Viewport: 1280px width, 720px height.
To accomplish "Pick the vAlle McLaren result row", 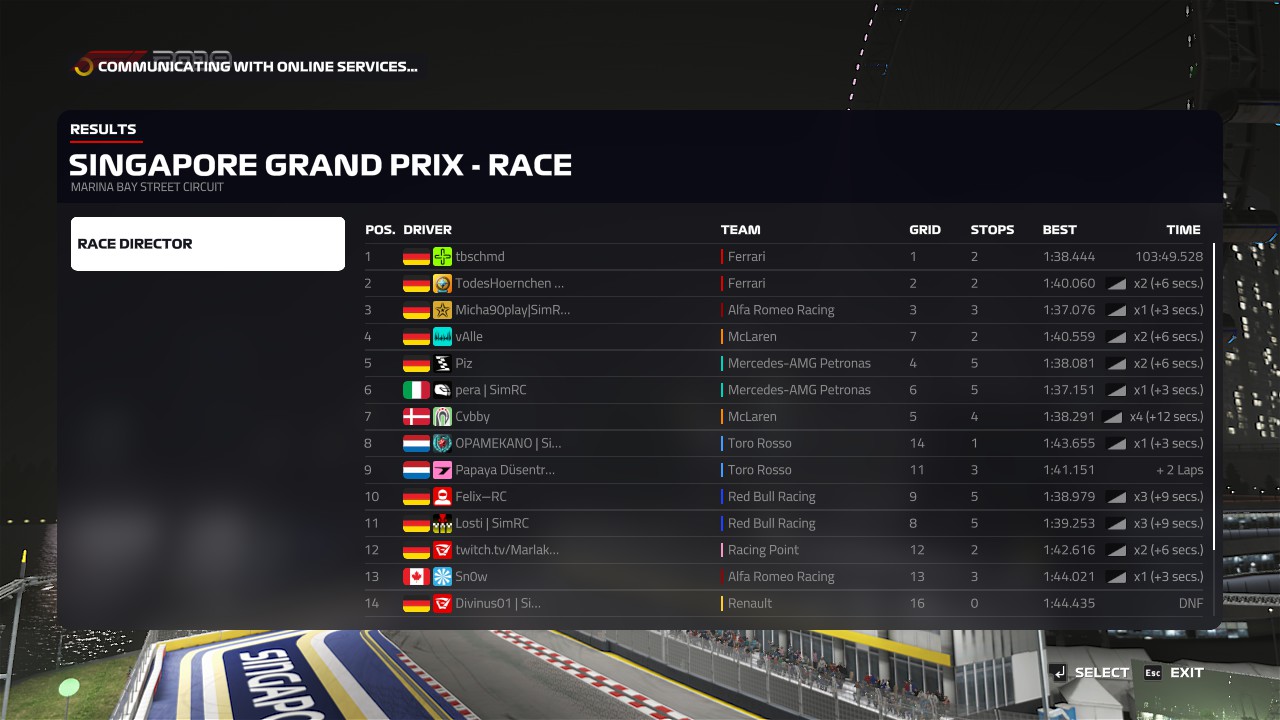I will pyautogui.click(x=783, y=337).
